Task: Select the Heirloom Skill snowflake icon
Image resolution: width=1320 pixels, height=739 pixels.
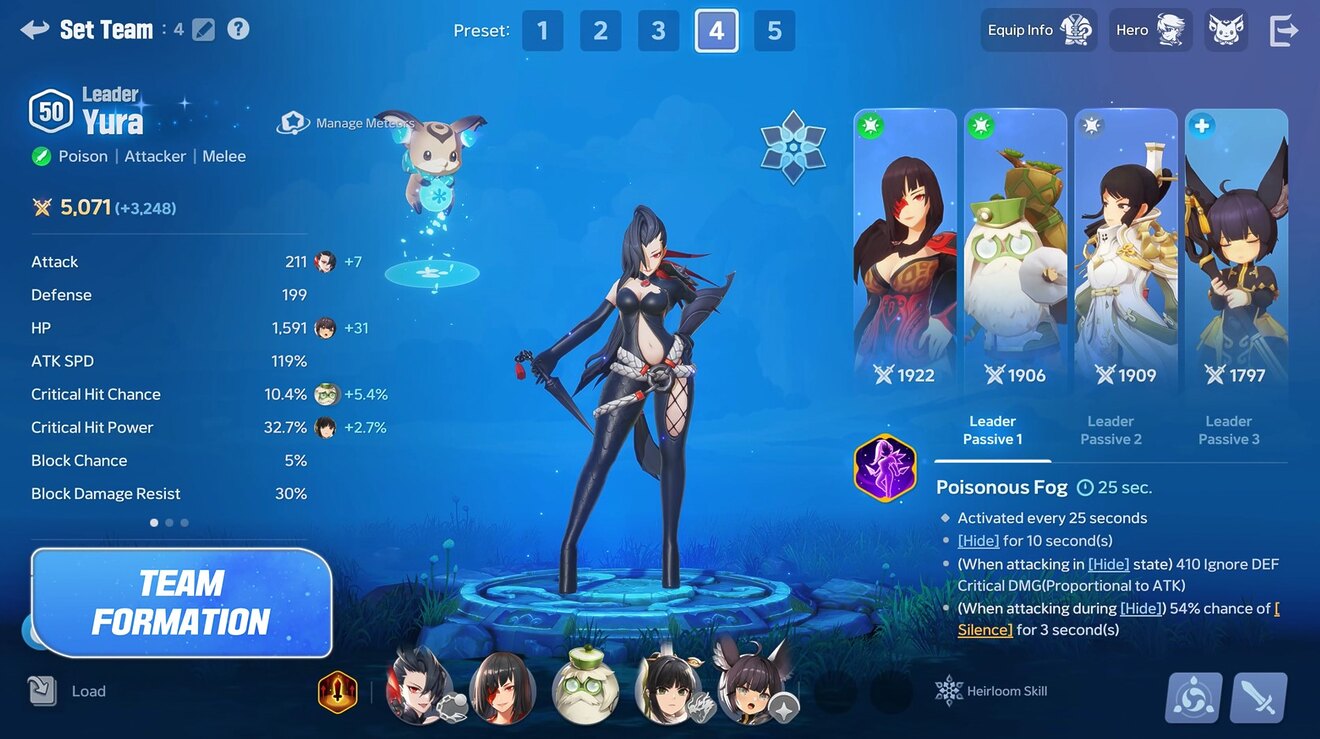Action: (948, 690)
